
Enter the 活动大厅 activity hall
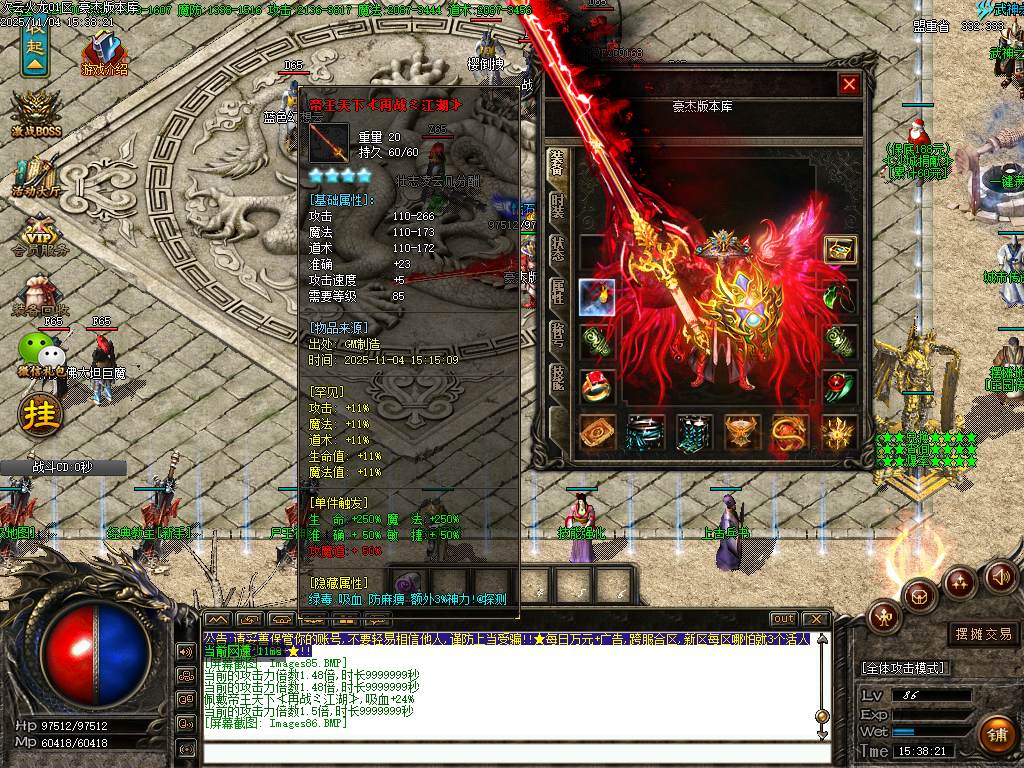click(x=35, y=176)
